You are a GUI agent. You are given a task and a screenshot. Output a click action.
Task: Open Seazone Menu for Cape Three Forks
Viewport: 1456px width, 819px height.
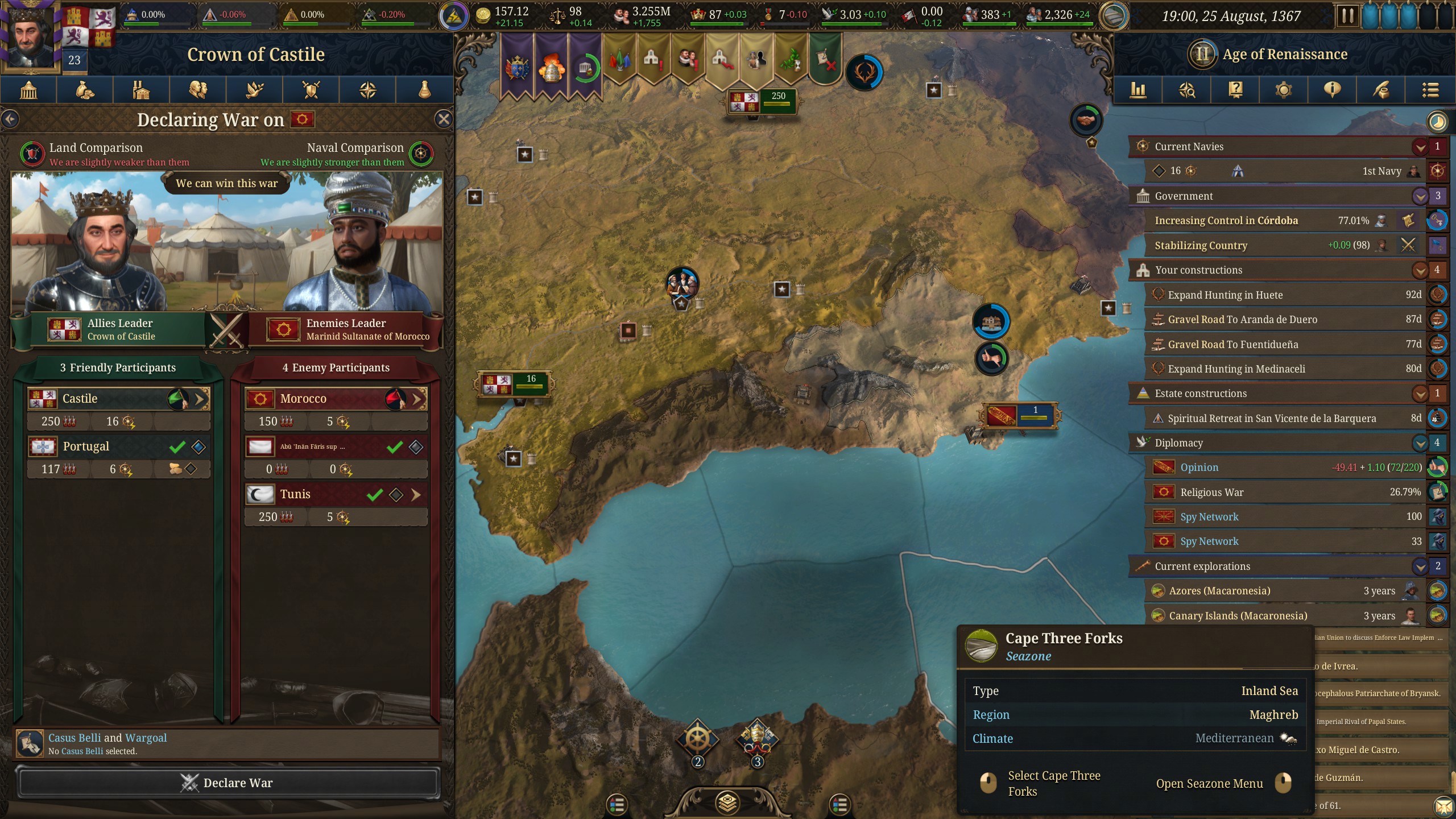1208,783
